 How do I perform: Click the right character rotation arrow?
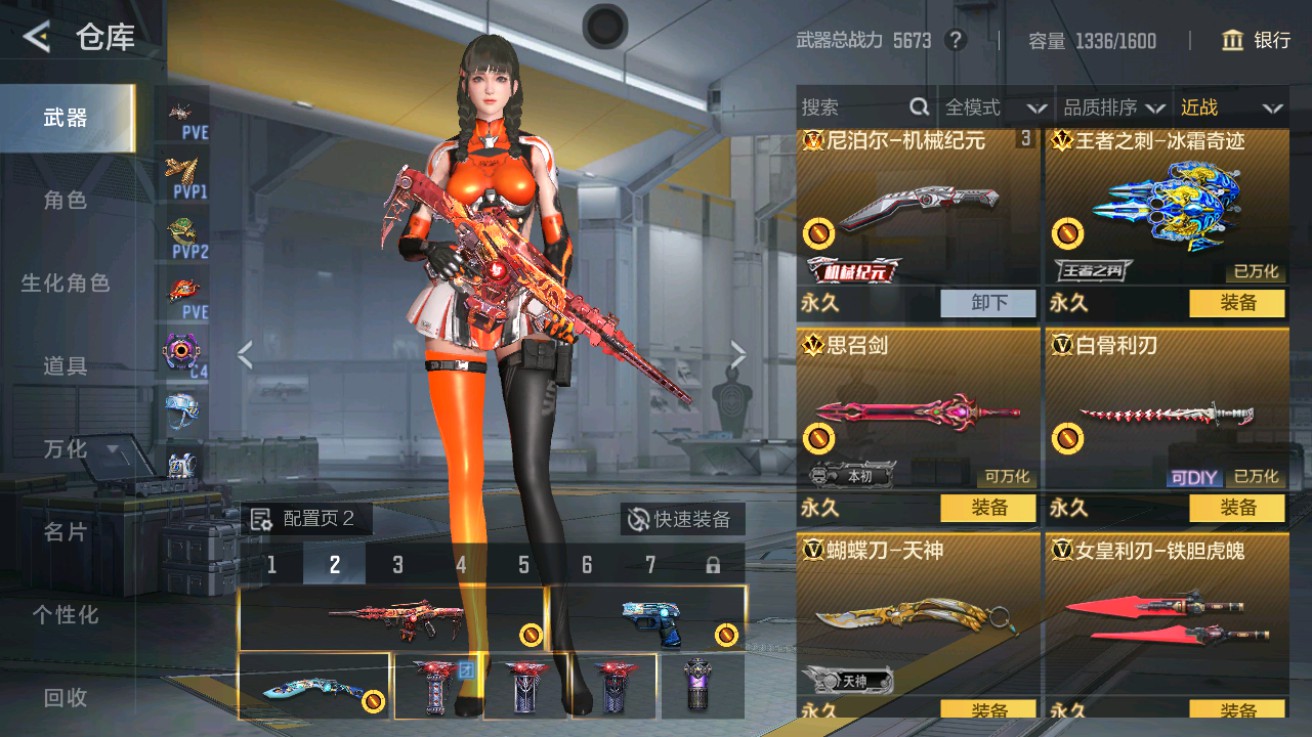tap(737, 353)
